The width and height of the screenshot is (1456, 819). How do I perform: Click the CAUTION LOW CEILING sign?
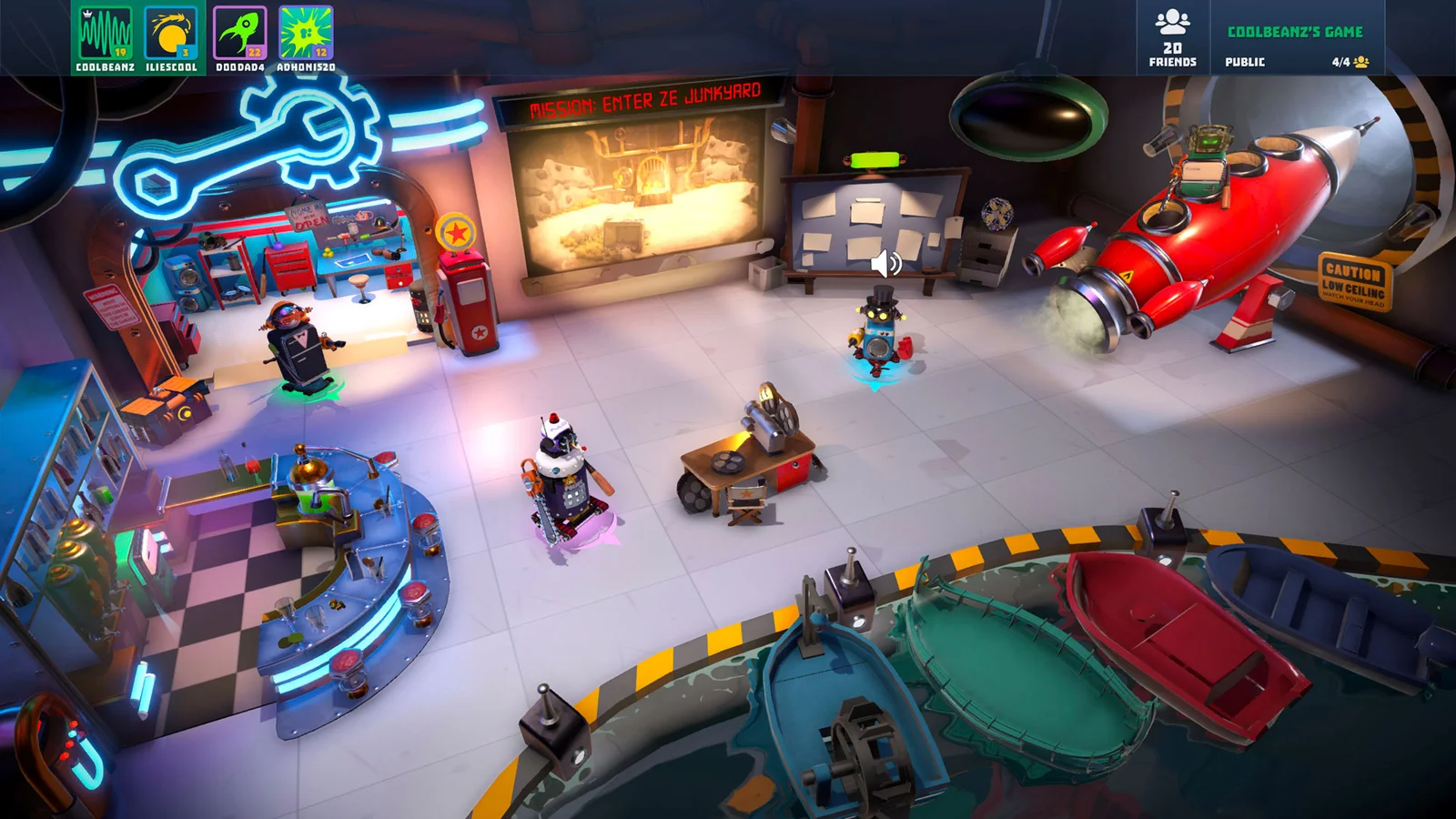click(x=1352, y=282)
